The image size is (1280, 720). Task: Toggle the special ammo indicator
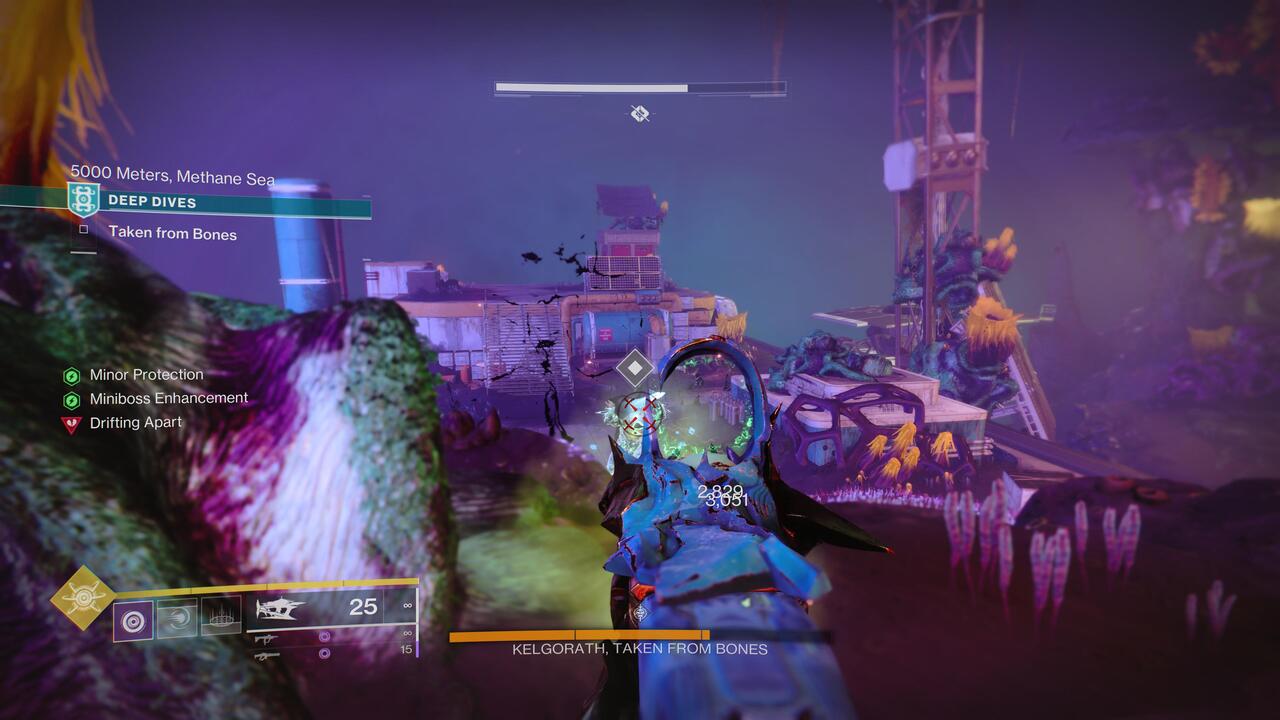323,636
